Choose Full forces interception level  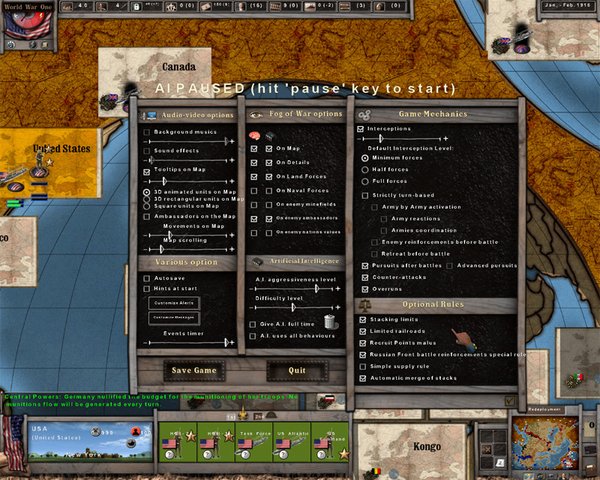pos(364,182)
